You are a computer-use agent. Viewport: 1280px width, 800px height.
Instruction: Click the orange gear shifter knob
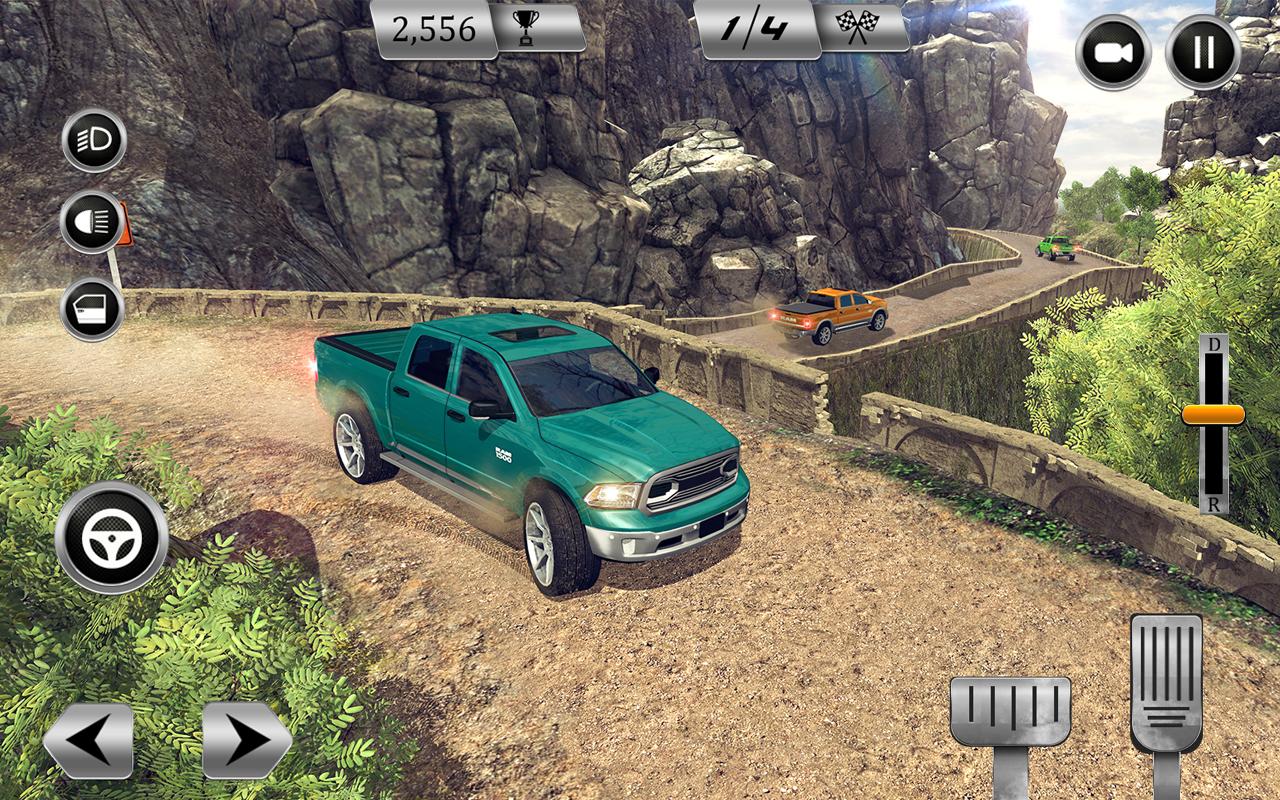click(x=1213, y=414)
